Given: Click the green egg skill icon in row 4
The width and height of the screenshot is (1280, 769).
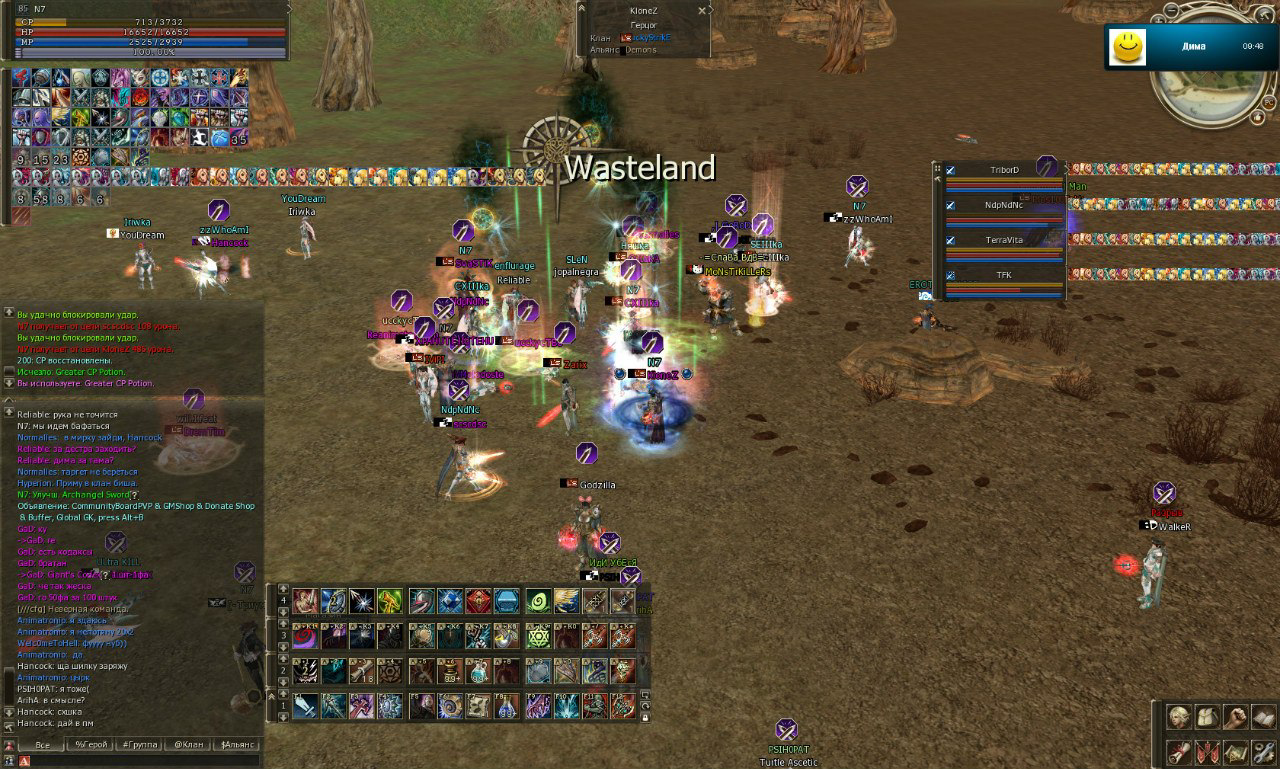Looking at the screenshot, I should coord(537,601).
